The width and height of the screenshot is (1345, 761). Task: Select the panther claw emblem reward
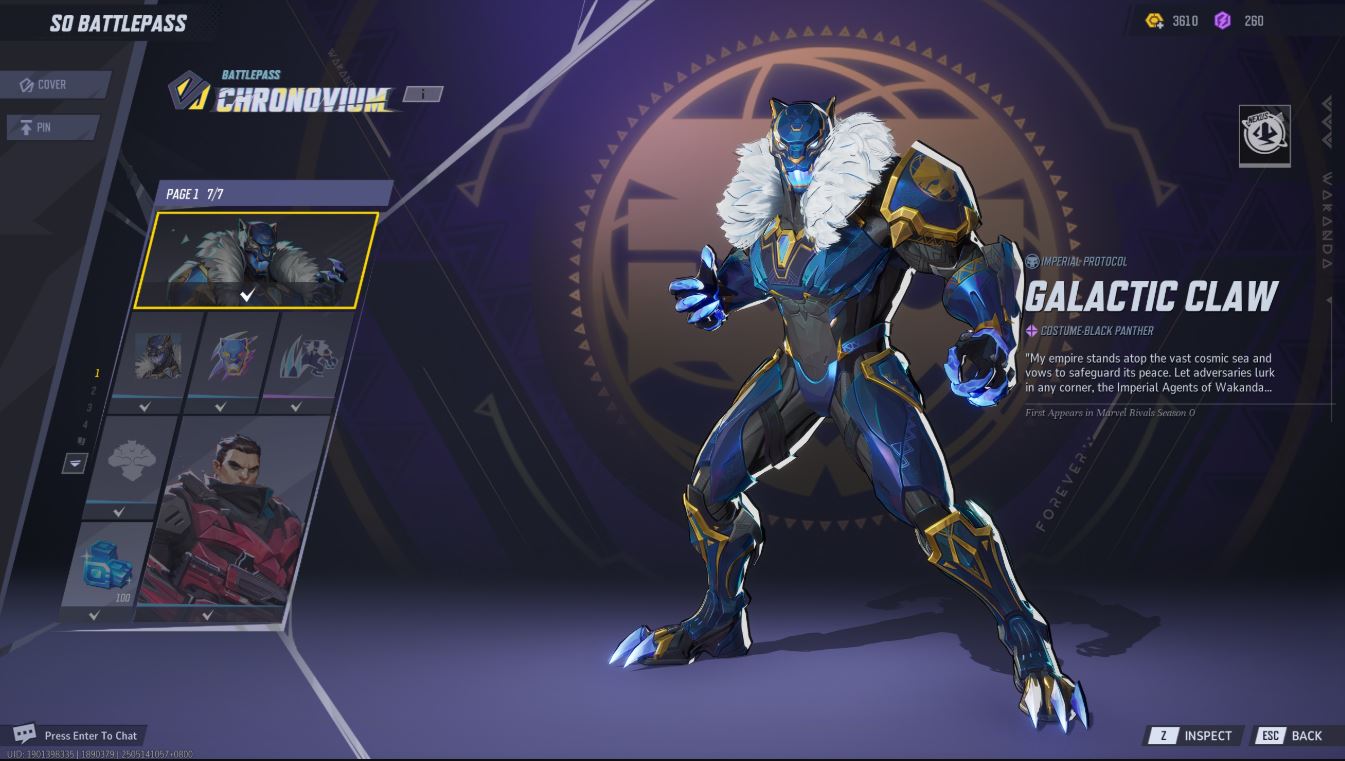tap(297, 358)
